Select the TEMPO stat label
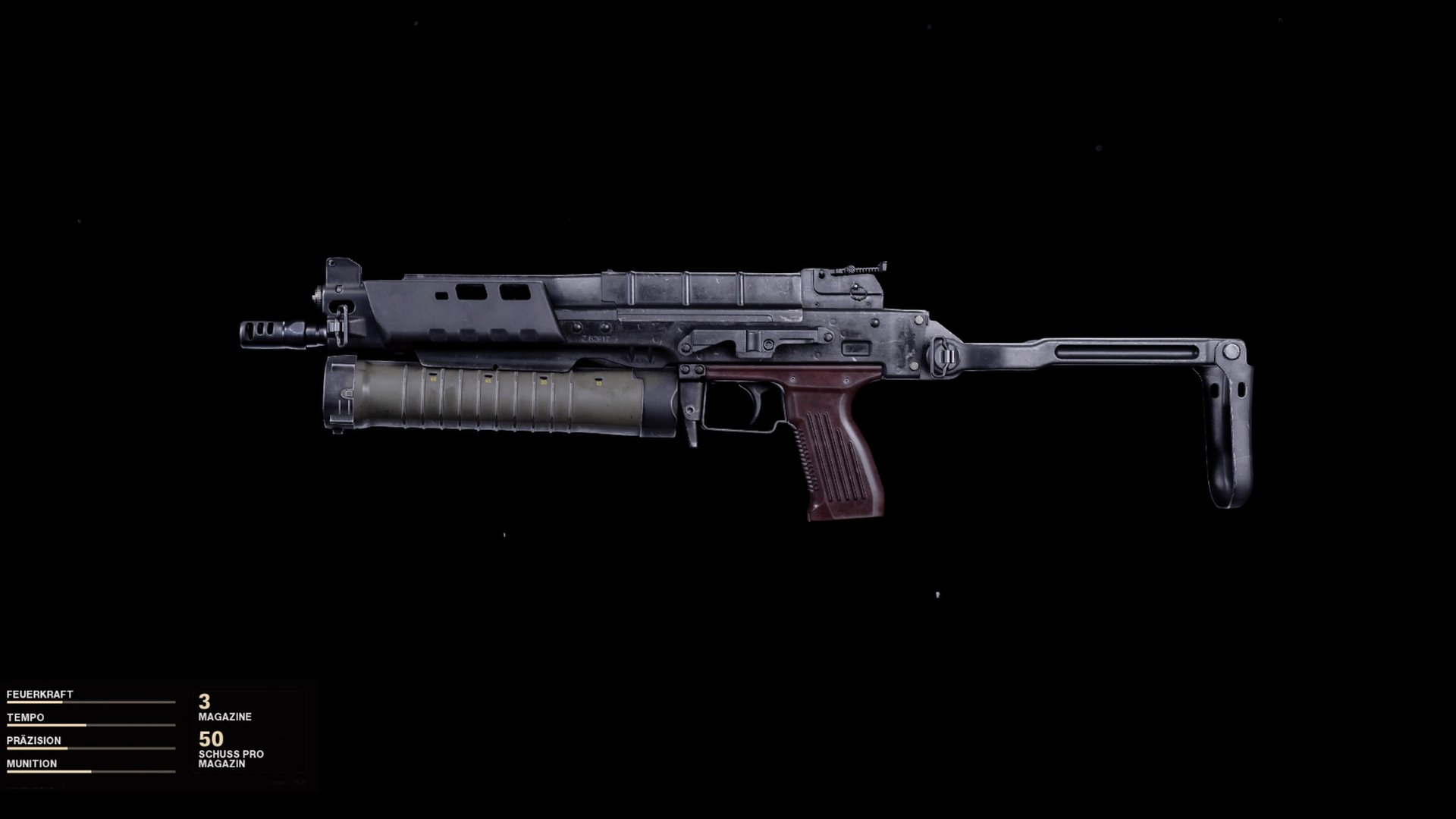The width and height of the screenshot is (1456, 819). point(27,717)
